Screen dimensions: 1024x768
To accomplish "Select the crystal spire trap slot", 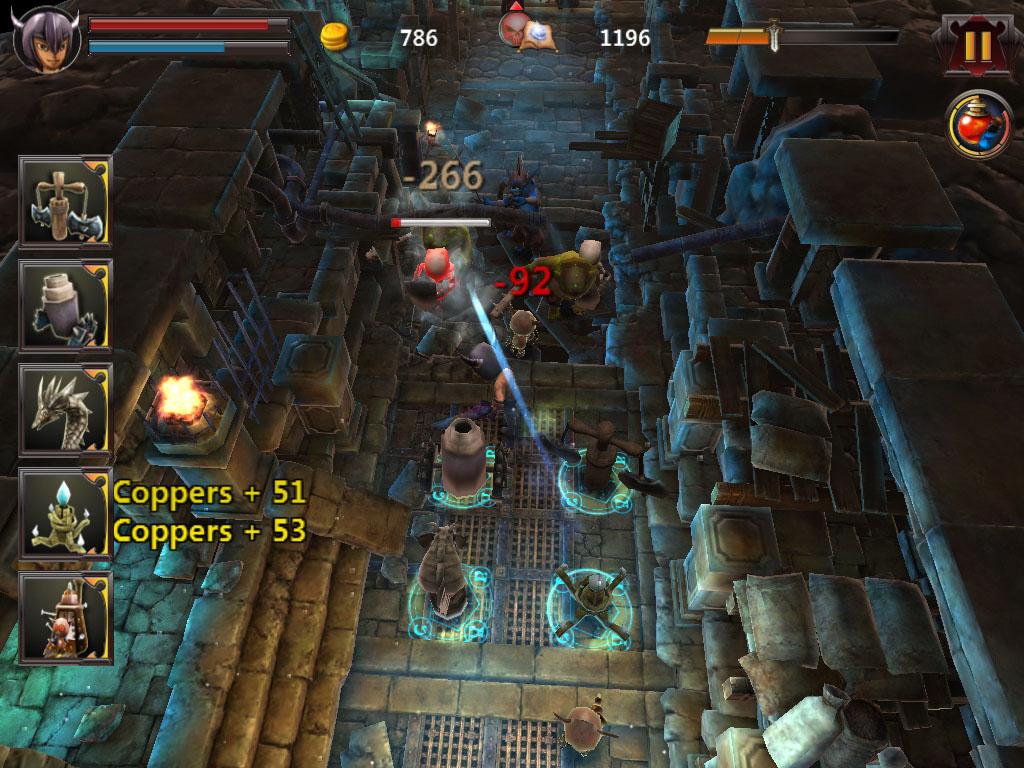I will pyautogui.click(x=65, y=512).
